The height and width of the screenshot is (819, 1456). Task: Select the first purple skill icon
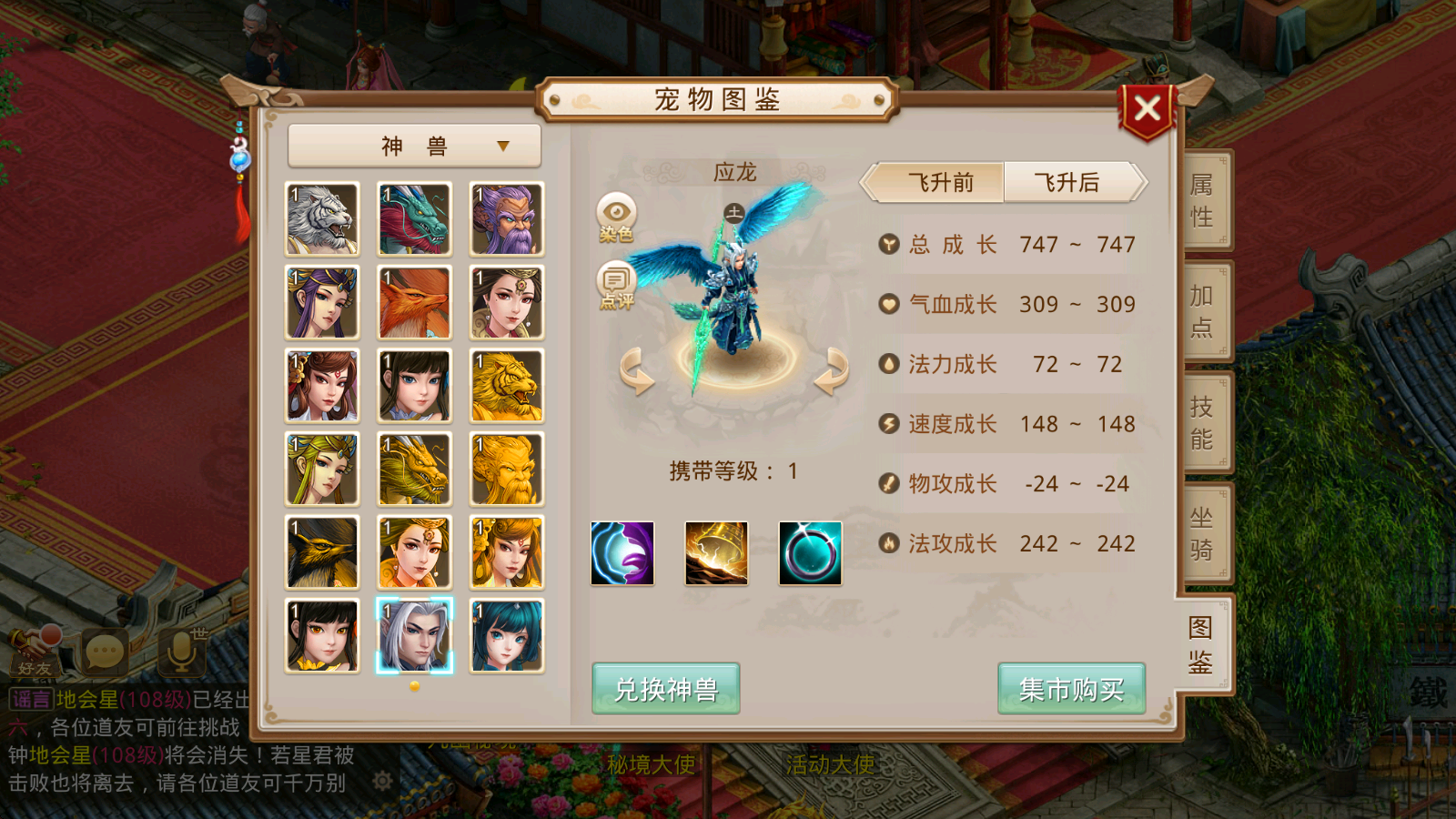[623, 553]
